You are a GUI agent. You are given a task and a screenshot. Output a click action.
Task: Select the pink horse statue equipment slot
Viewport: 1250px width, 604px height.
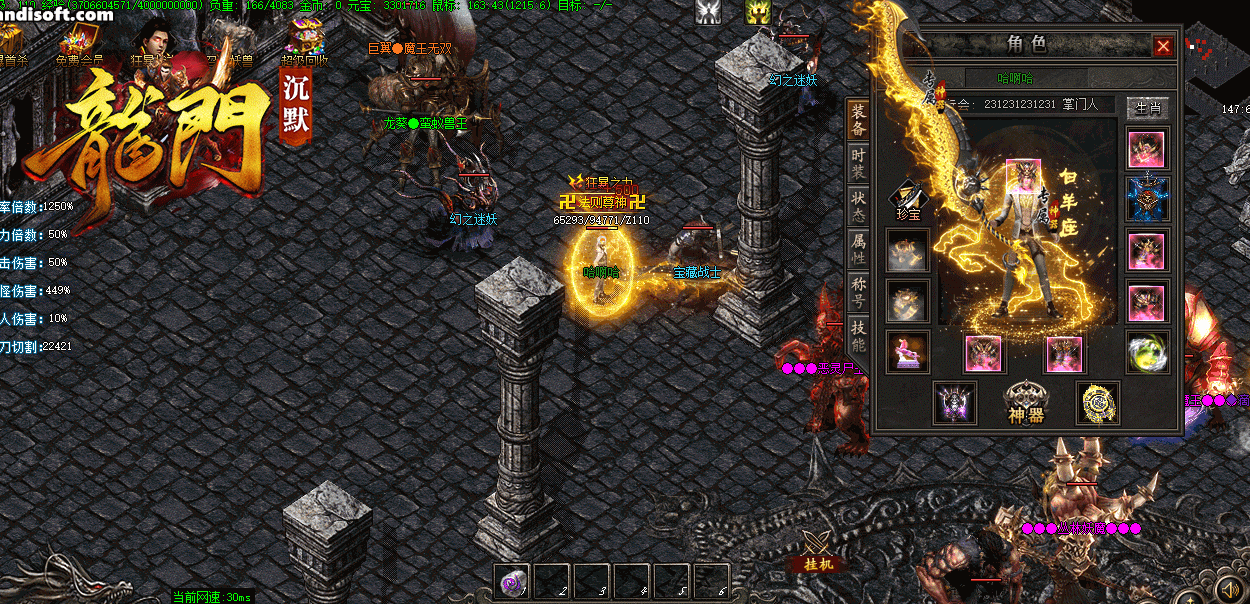pyautogui.click(x=907, y=352)
